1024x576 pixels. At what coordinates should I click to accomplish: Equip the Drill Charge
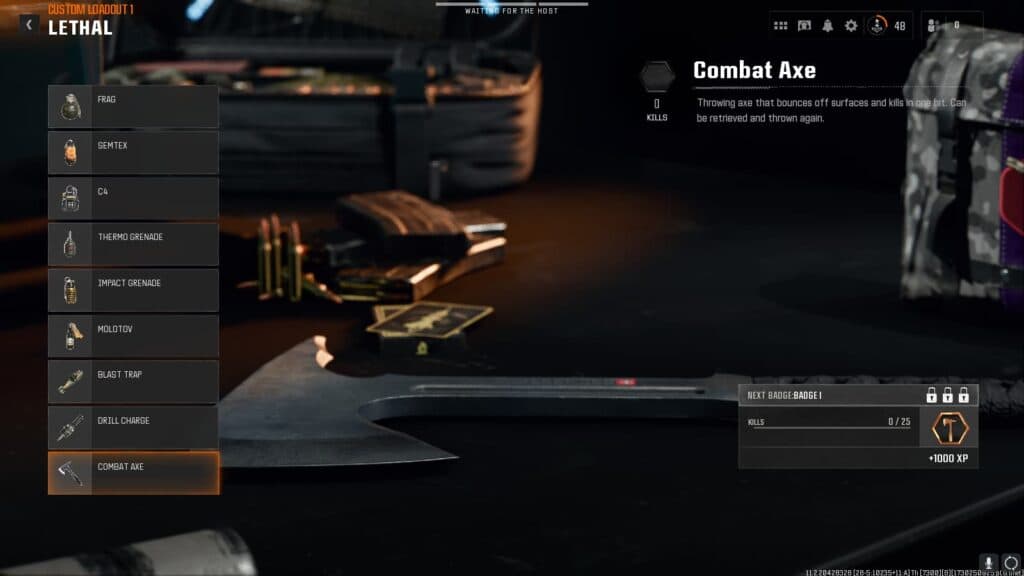tap(133, 428)
